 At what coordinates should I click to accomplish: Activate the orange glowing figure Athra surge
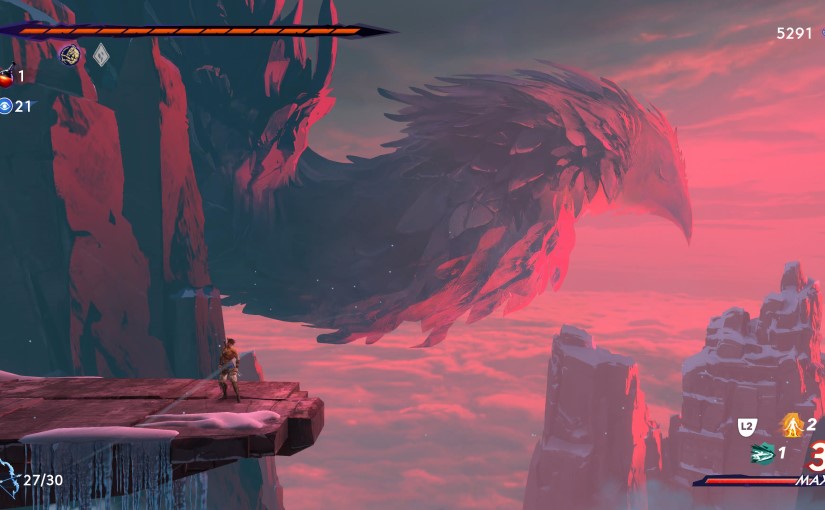[x=792, y=426]
